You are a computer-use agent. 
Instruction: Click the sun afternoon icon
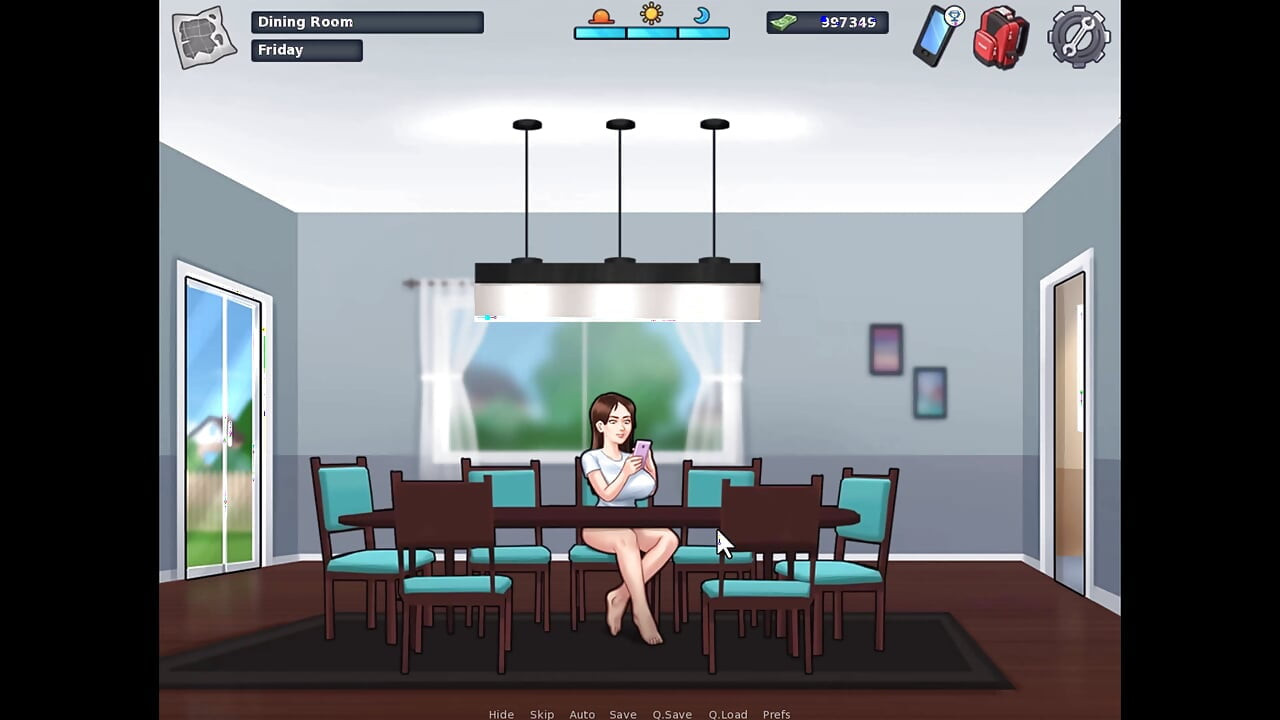pyautogui.click(x=651, y=14)
